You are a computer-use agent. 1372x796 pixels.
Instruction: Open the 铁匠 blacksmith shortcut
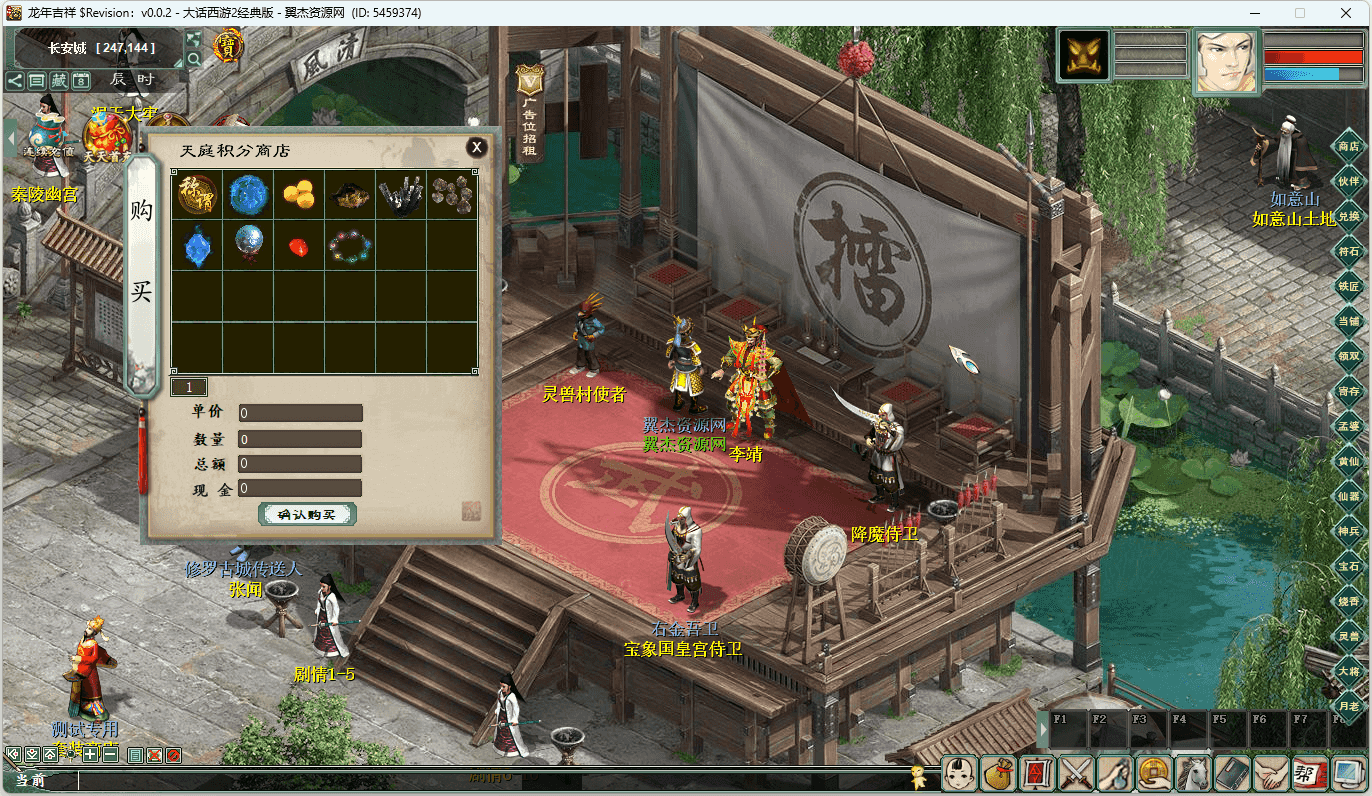tap(1349, 286)
